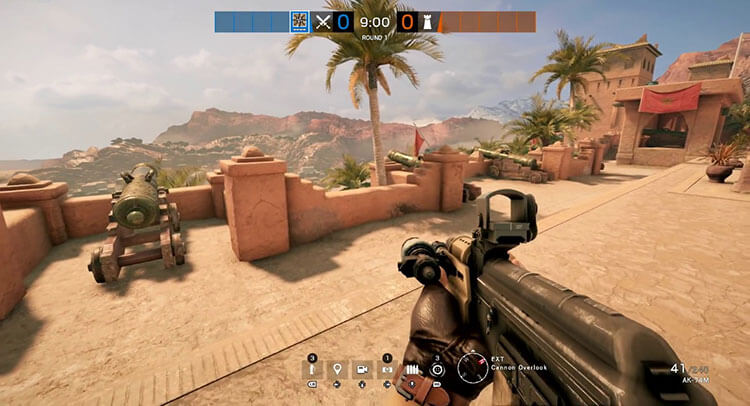Activate the operator's unique ability icon
The width and height of the screenshot is (750, 406).
click(437, 369)
